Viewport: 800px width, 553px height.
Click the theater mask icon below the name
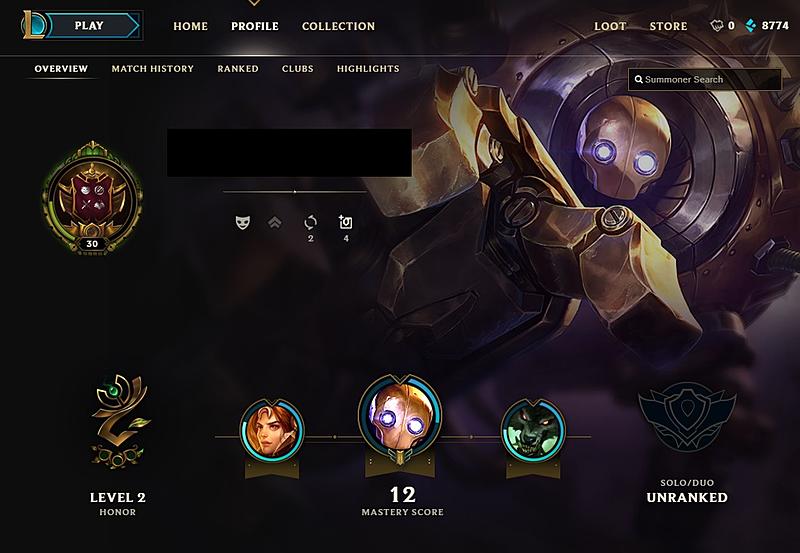pyautogui.click(x=242, y=222)
